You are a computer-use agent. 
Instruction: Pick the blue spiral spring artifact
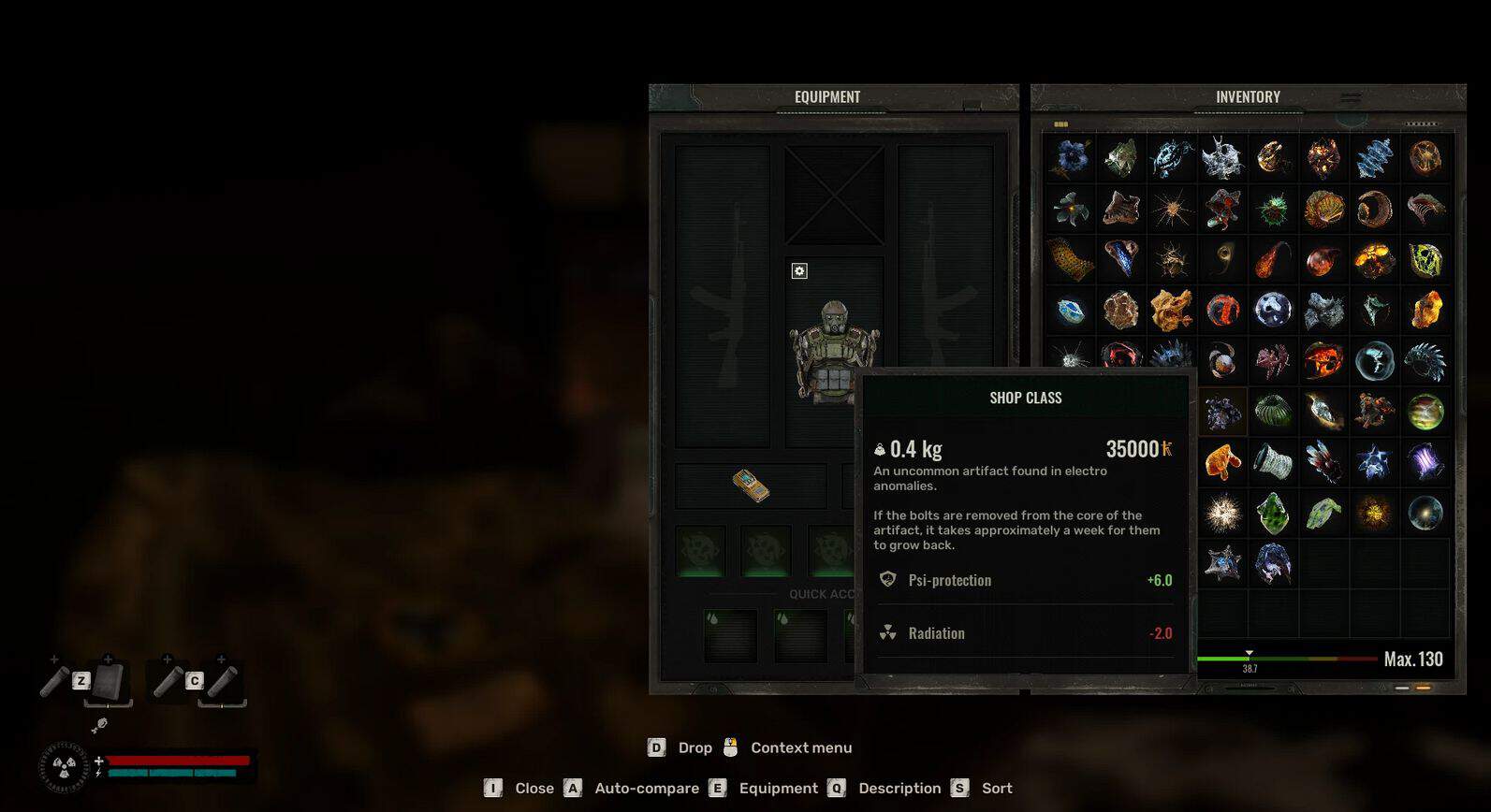1374,158
